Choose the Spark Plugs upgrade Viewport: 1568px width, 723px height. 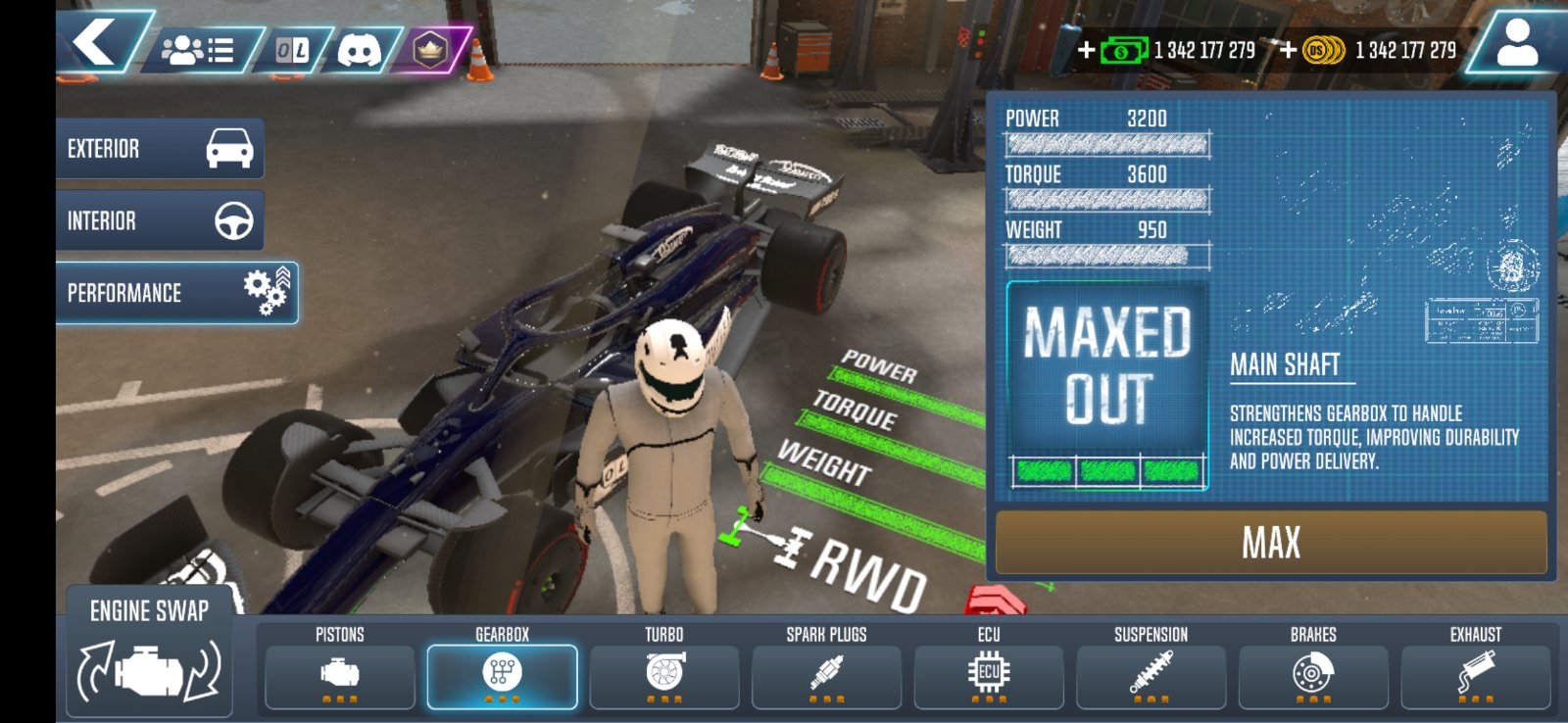point(826,676)
